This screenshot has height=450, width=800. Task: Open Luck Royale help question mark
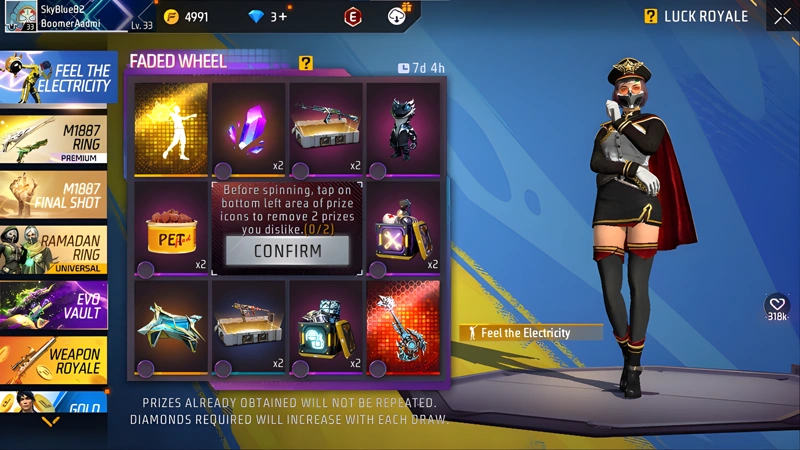point(651,16)
